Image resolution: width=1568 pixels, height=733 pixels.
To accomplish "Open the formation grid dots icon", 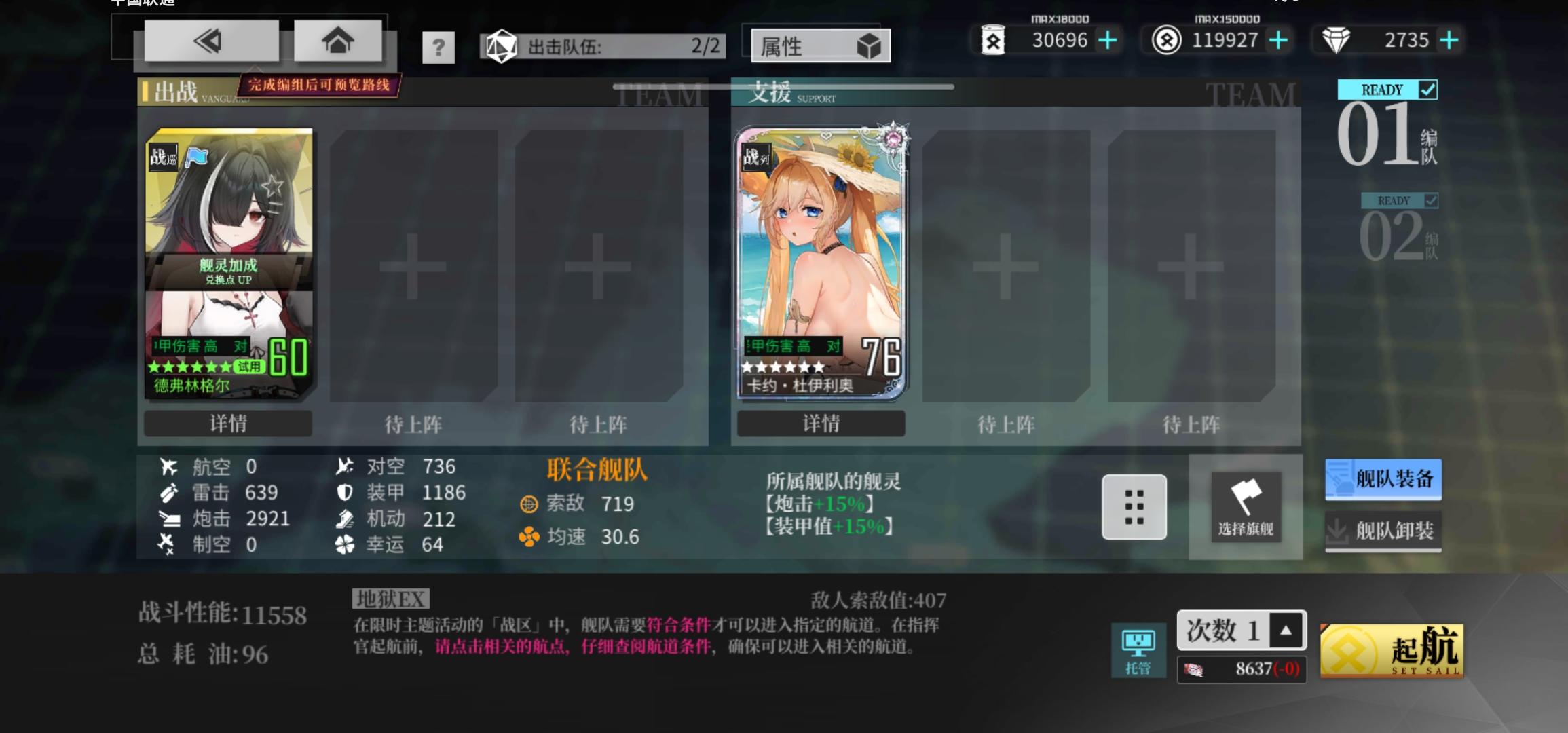I will click(1134, 508).
